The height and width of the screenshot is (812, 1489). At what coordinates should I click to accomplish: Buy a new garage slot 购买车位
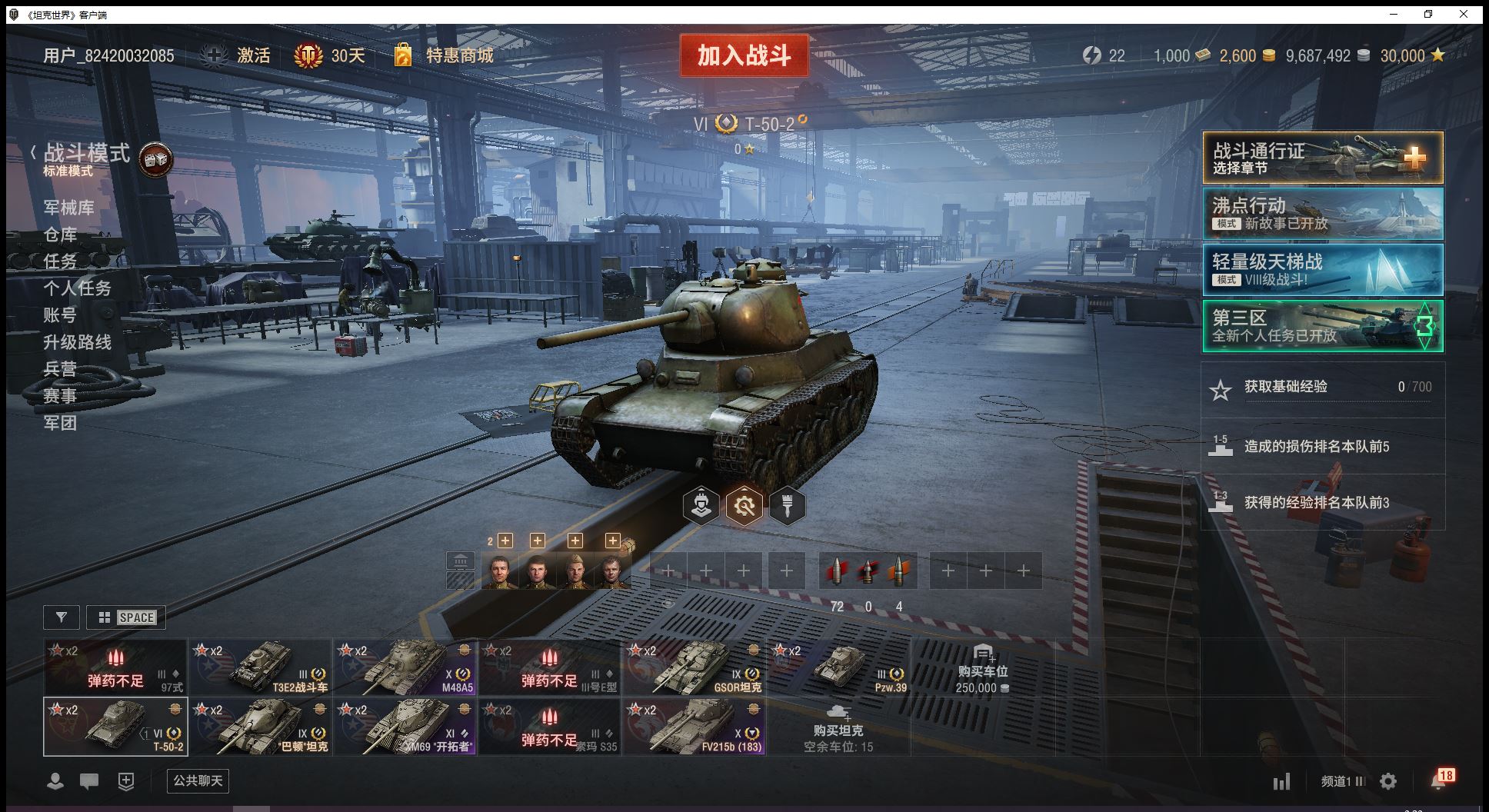click(982, 669)
